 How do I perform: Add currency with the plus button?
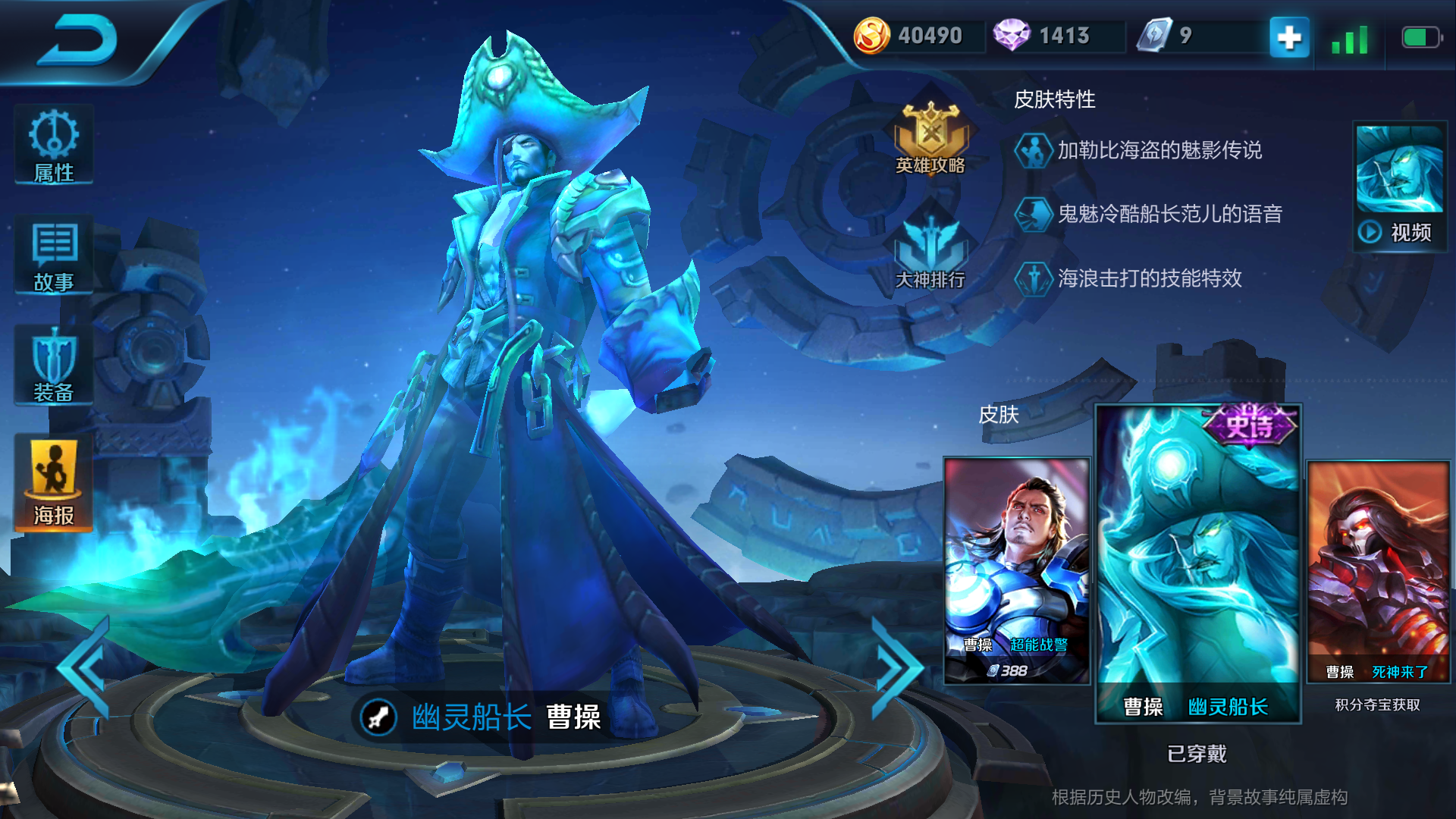click(1289, 36)
